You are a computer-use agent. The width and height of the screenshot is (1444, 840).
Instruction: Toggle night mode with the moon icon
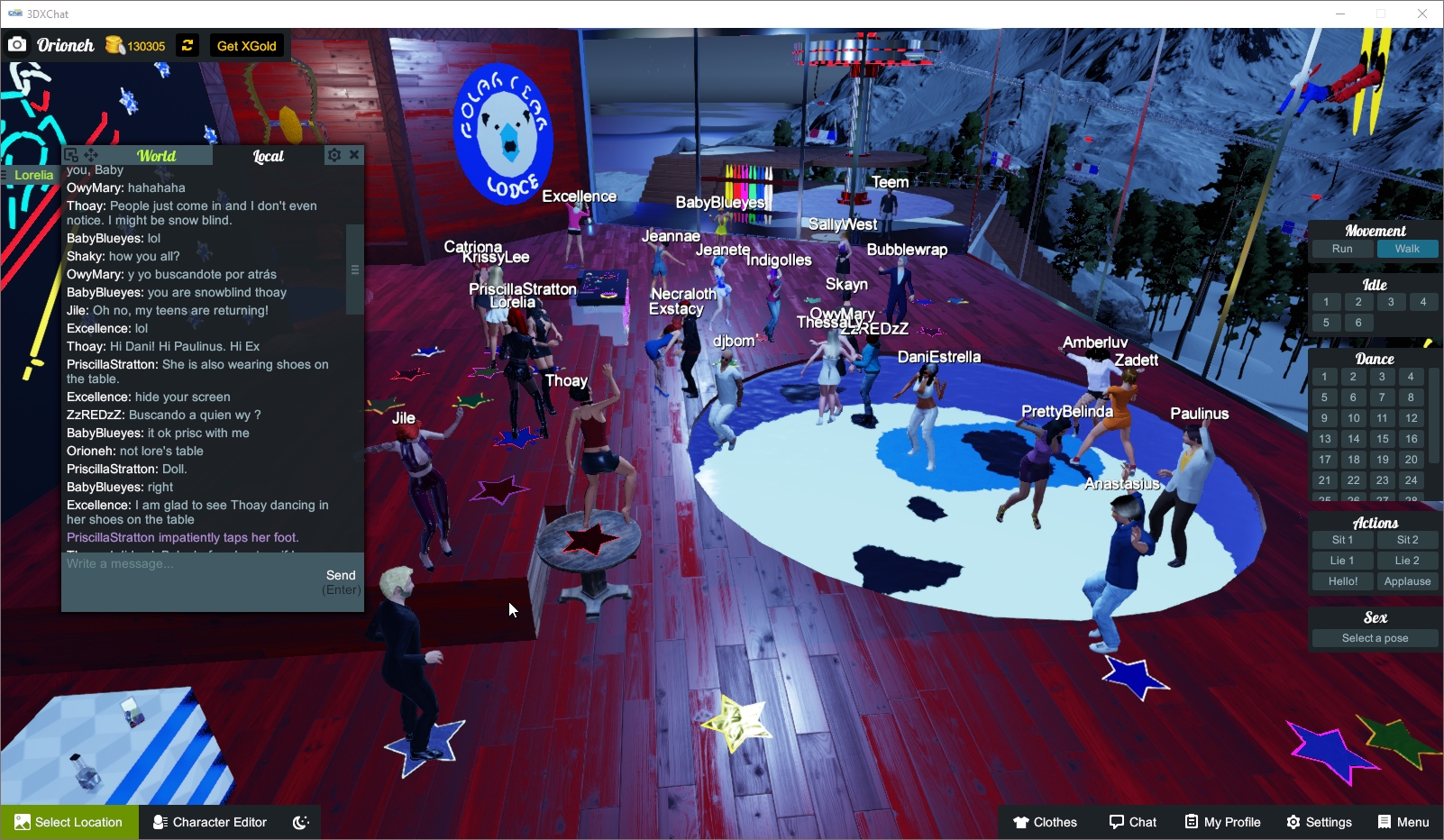tap(298, 821)
